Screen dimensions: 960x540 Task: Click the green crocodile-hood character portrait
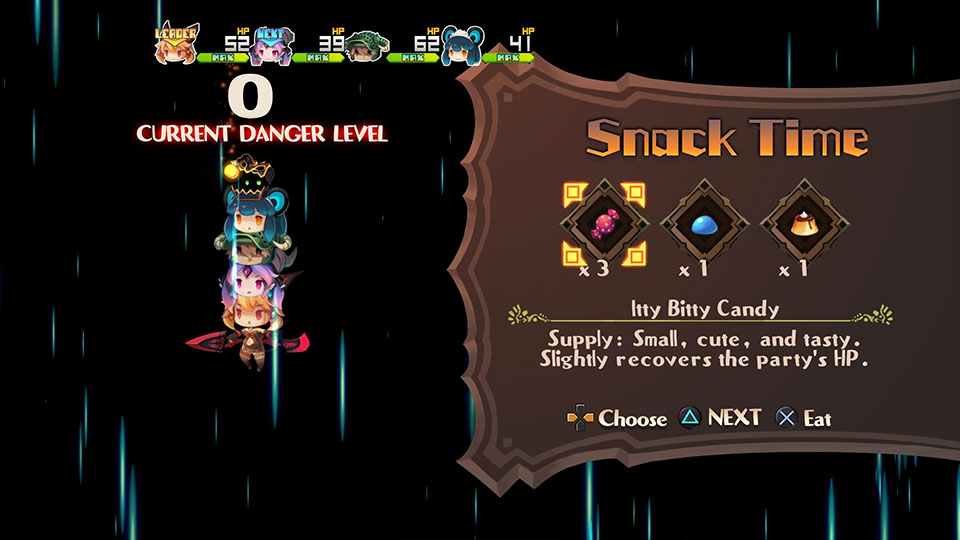point(367,46)
